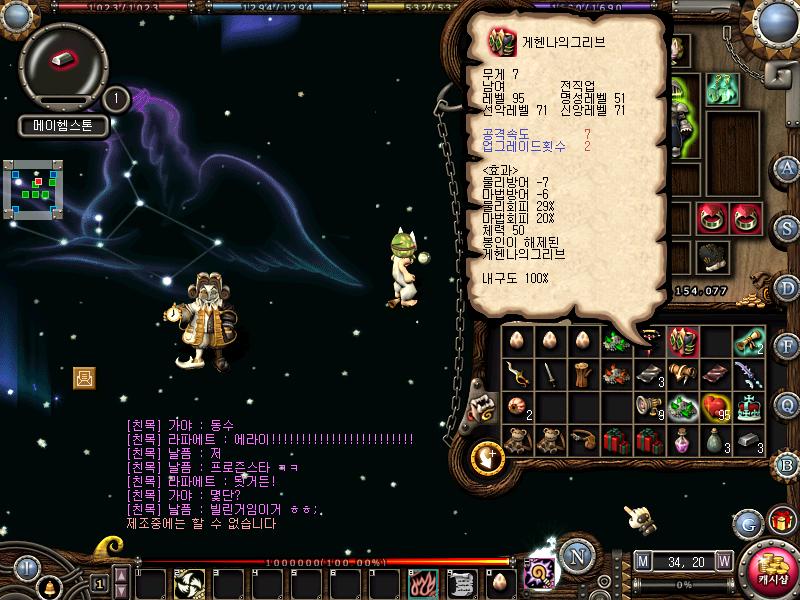Image resolution: width=800 pixels, height=600 pixels.
Task: Open the mail envelope notification icon
Action: point(84,377)
